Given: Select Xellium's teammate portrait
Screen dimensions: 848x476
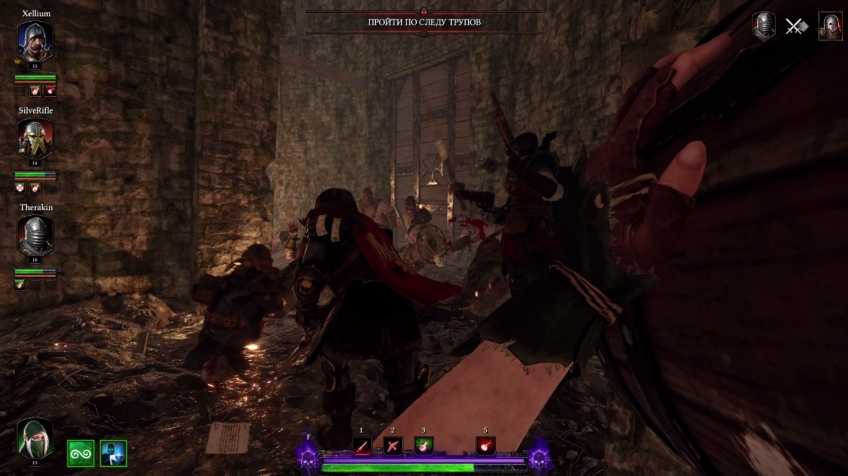Looking at the screenshot, I should click(x=35, y=42).
